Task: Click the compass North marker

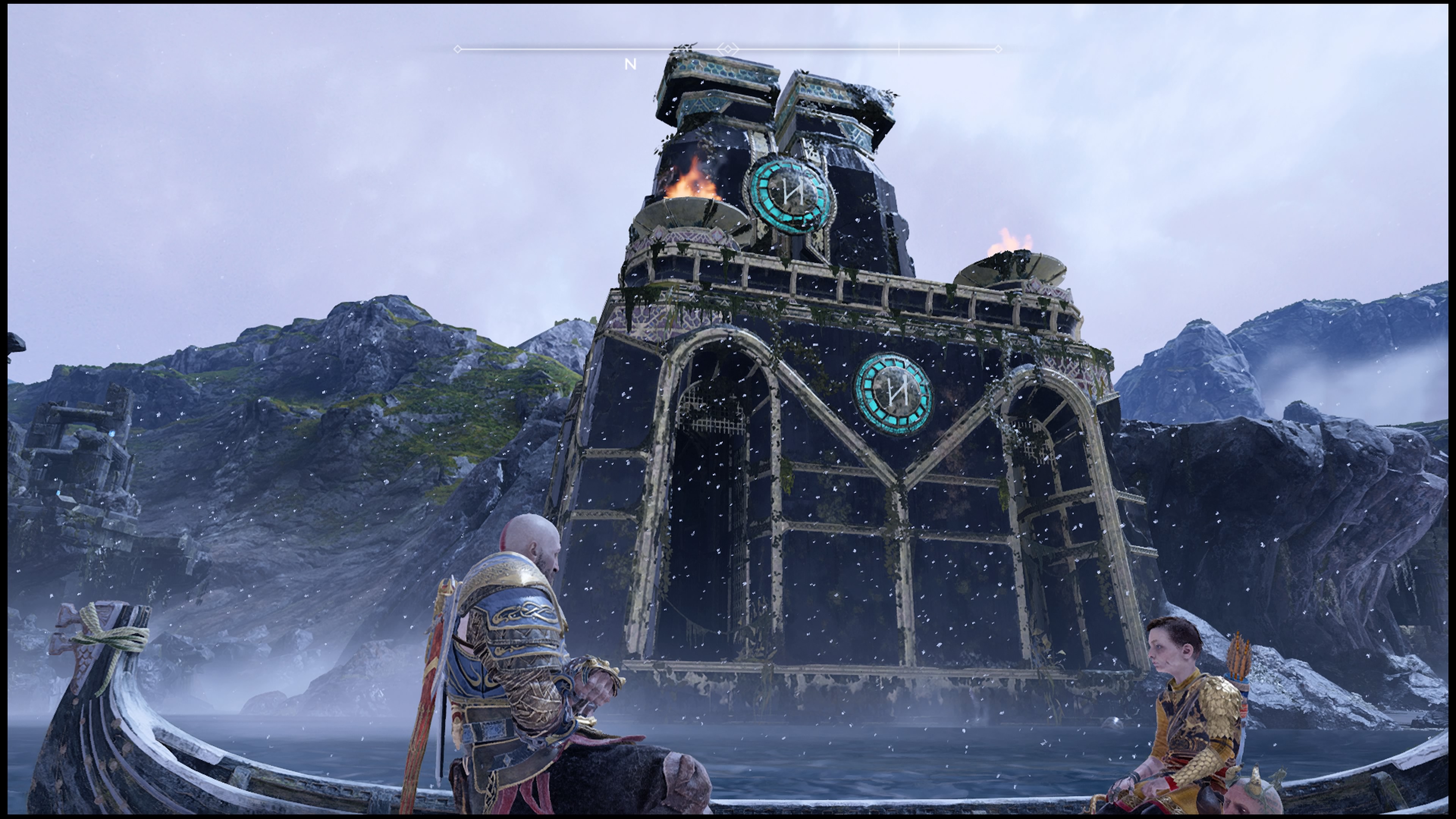Action: tap(630, 64)
